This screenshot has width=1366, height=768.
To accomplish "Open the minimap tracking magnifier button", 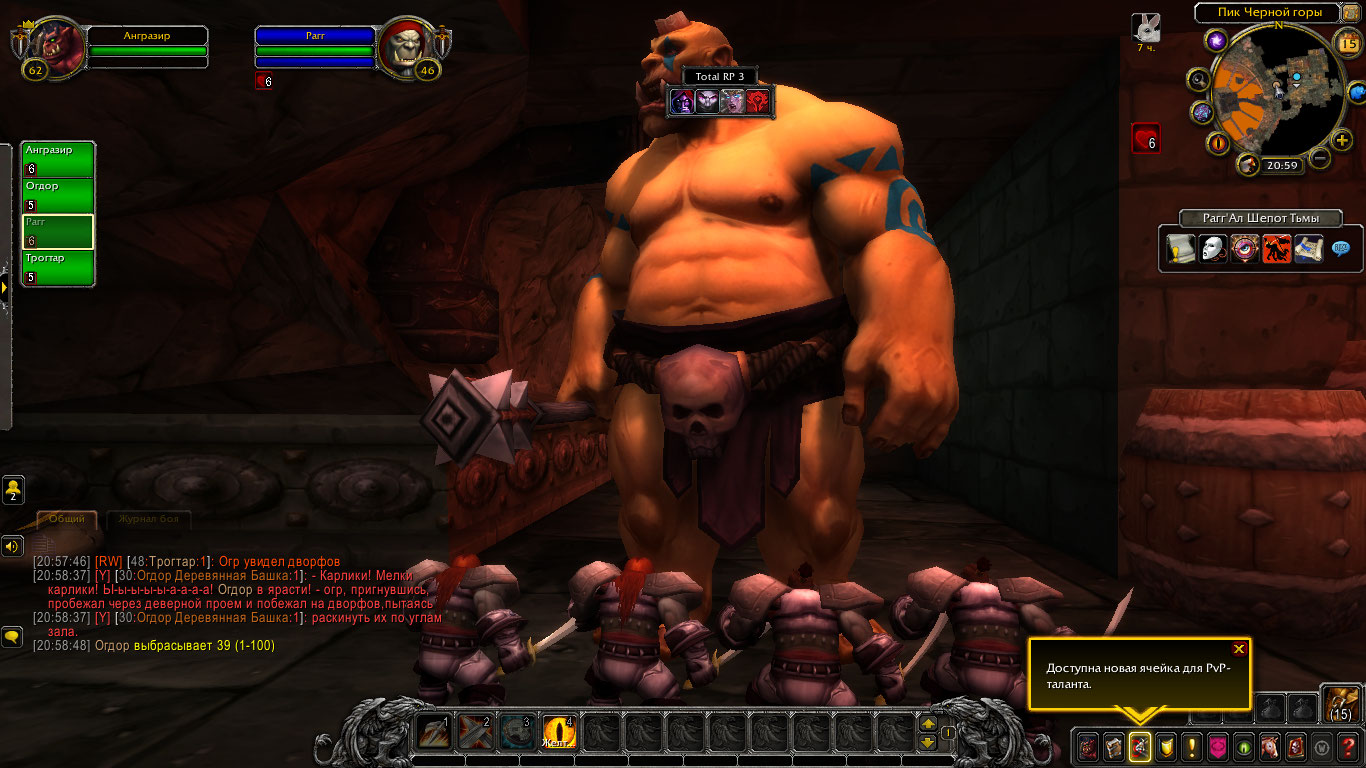I will (1198, 80).
